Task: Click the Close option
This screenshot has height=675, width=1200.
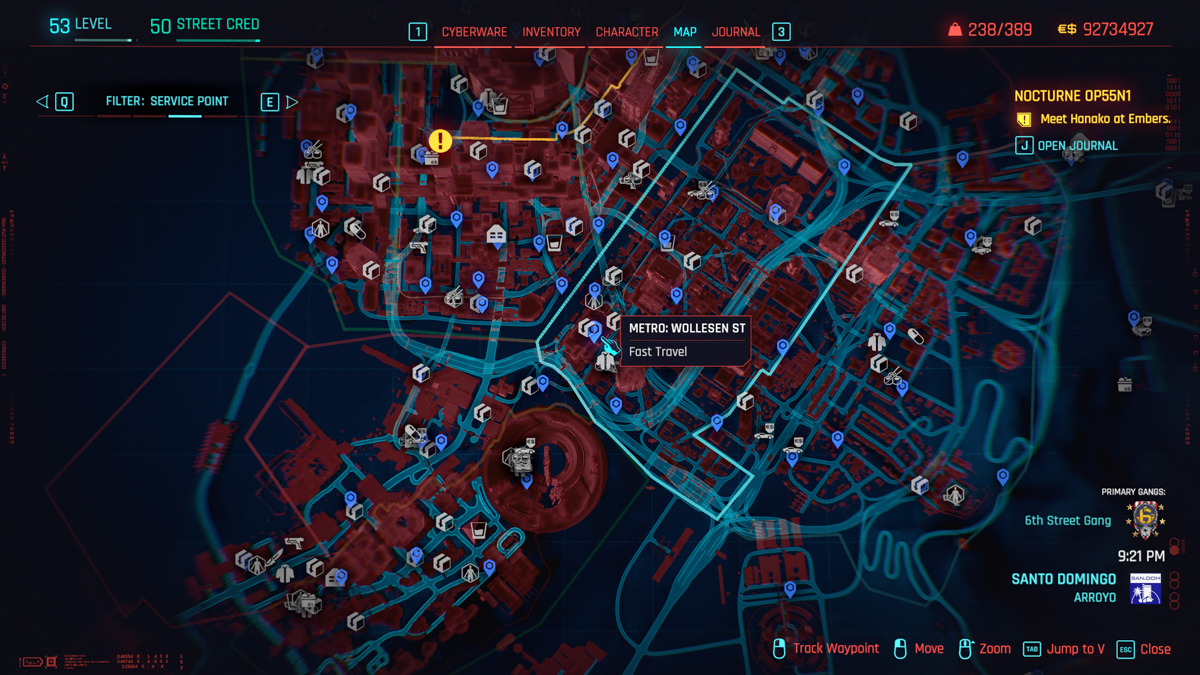Action: click(1154, 649)
